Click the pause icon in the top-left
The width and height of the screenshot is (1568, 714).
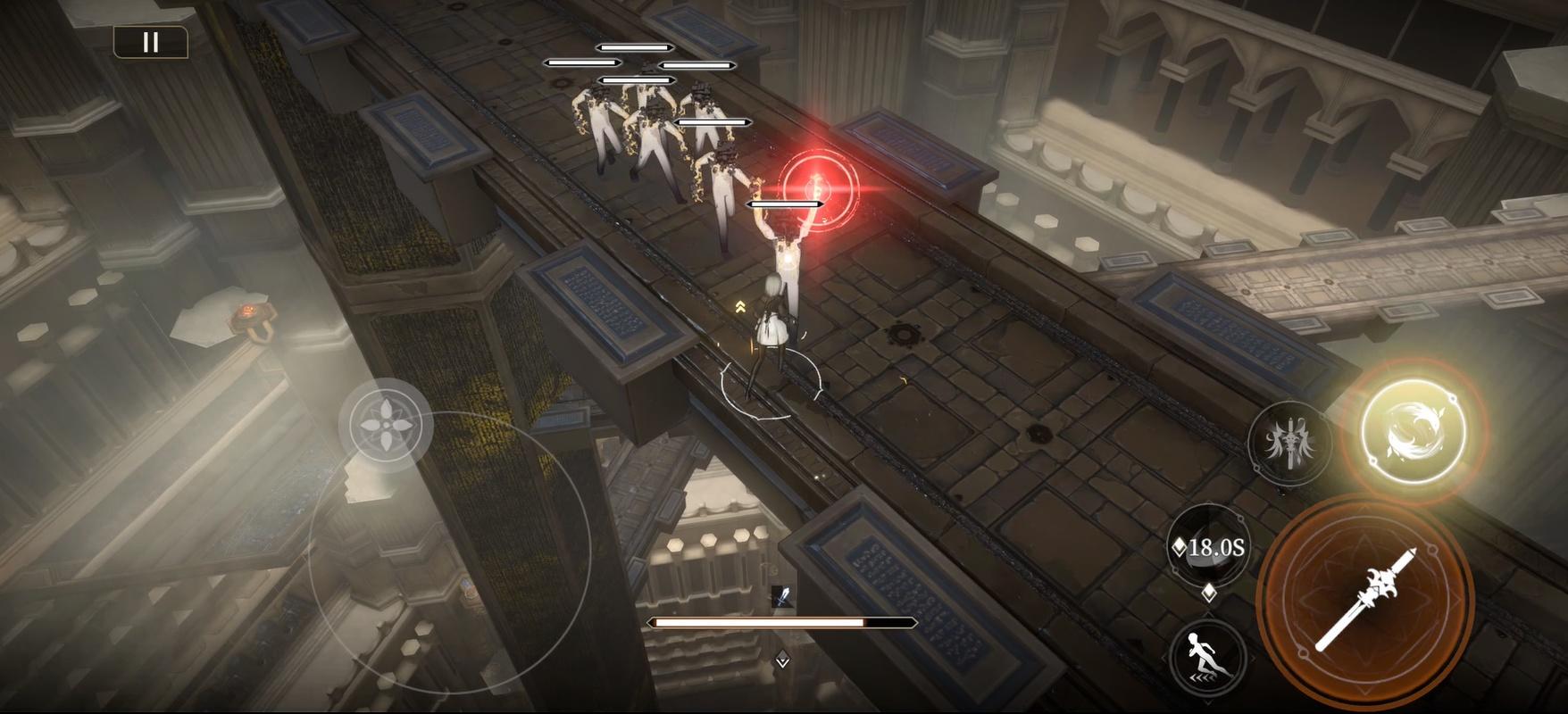(150, 40)
